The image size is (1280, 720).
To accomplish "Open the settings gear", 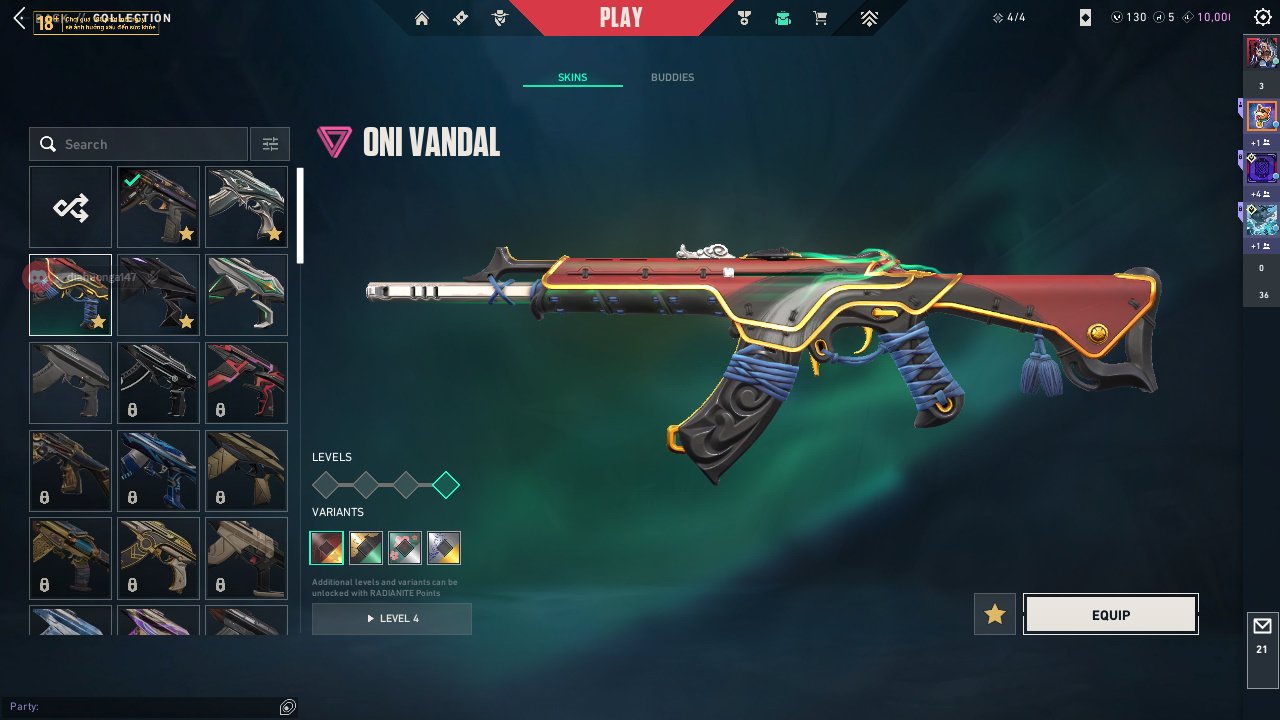I will click(x=1262, y=18).
